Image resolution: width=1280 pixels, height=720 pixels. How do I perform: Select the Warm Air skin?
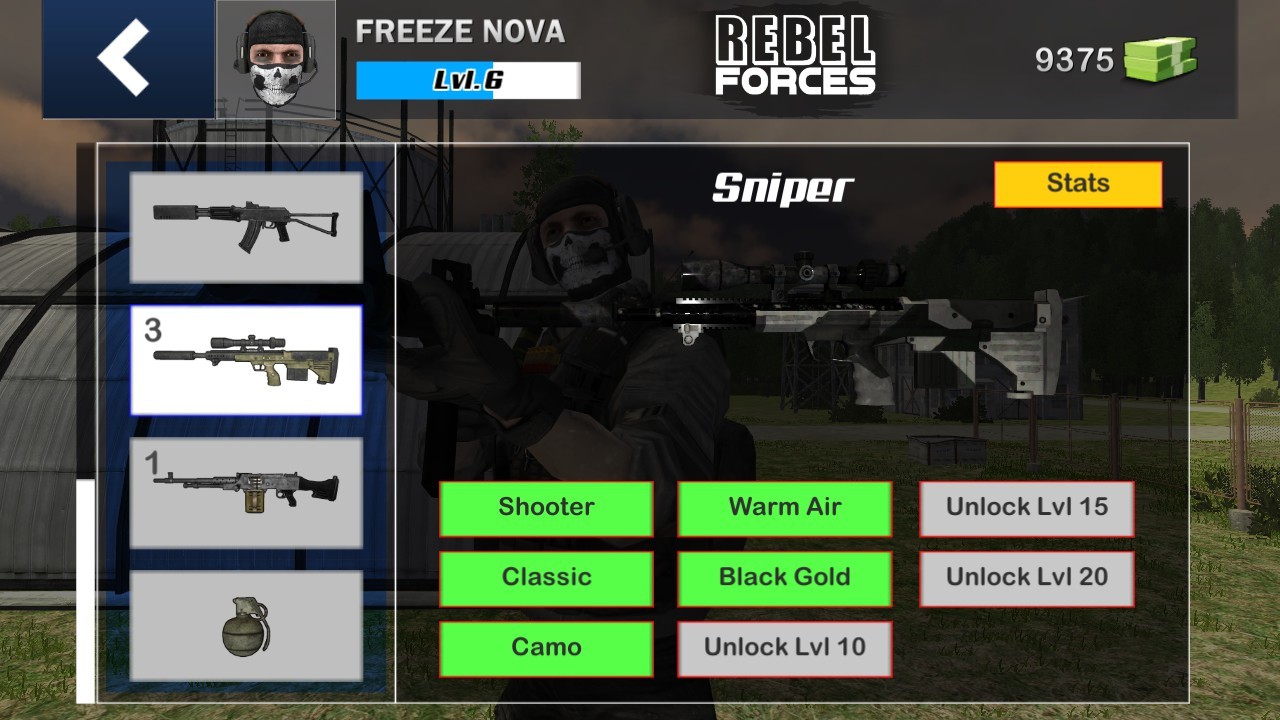784,508
